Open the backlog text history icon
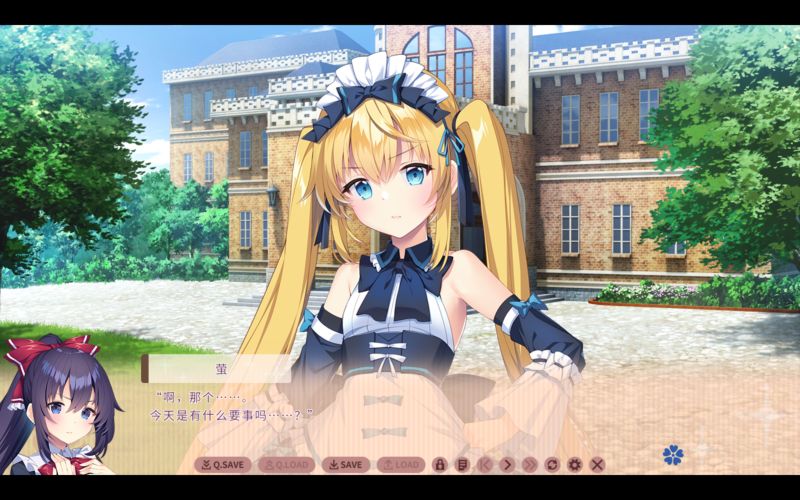 [462, 464]
